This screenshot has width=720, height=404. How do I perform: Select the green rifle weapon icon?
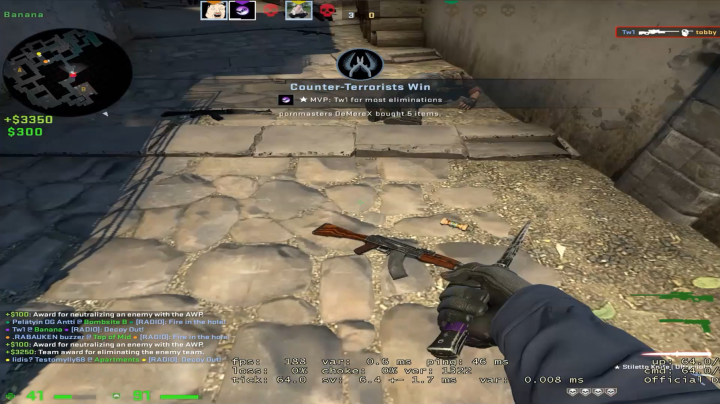click(686, 297)
